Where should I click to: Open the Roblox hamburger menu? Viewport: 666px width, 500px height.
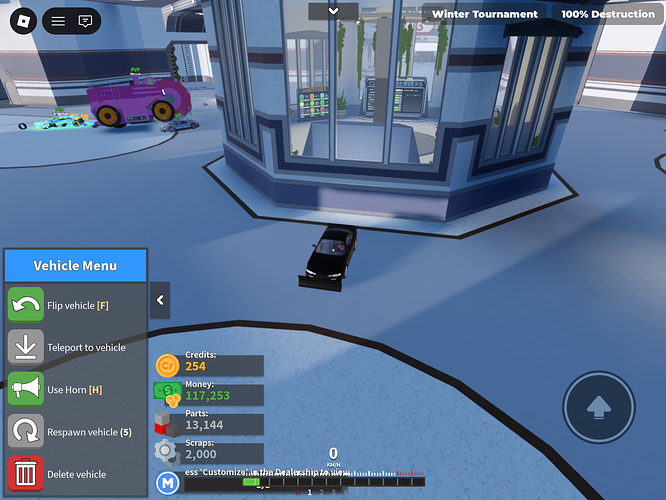tap(58, 20)
